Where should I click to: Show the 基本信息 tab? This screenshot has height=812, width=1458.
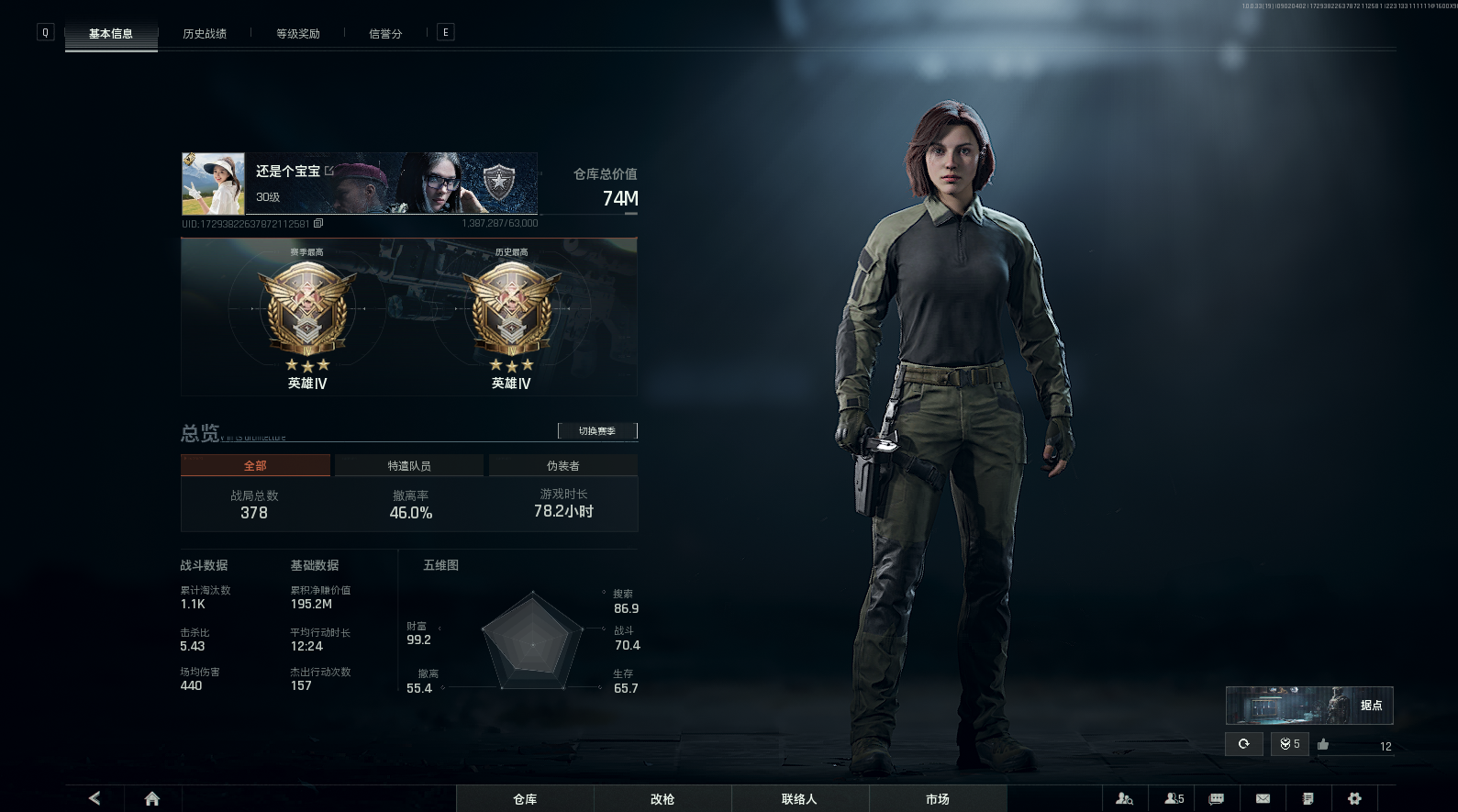[x=111, y=34]
